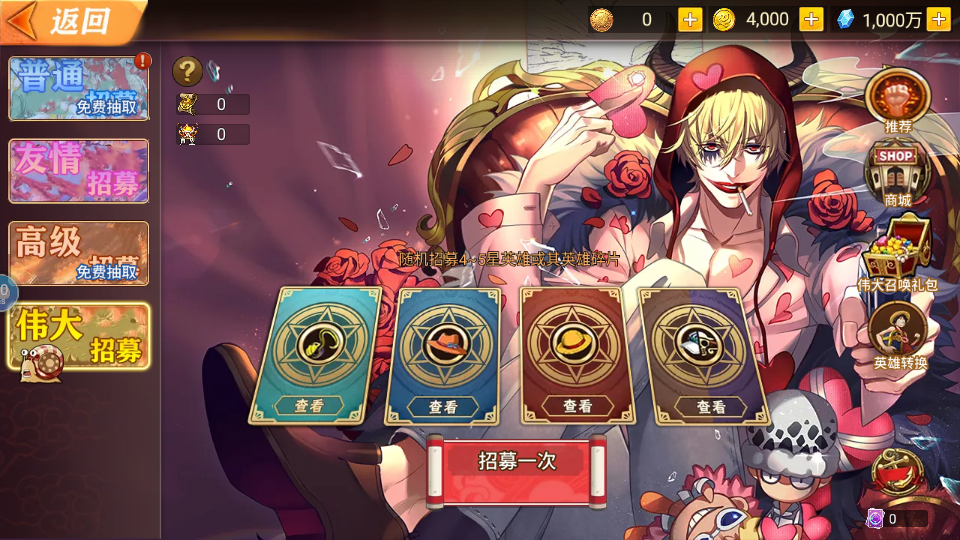View the blue card with orange hat
This screenshot has height=540, width=960.
tap(443, 406)
